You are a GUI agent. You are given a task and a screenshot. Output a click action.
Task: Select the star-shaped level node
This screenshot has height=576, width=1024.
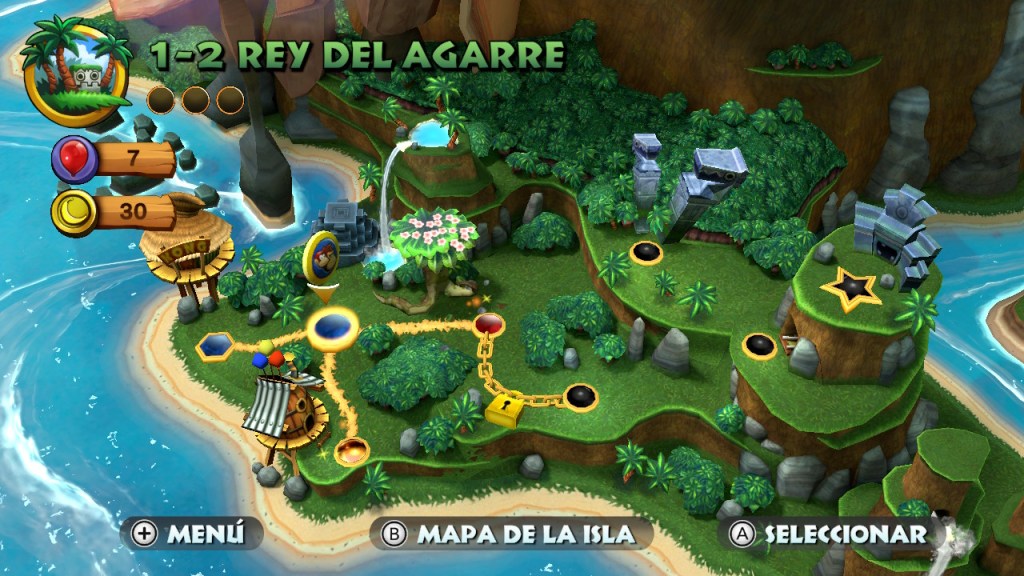851,289
